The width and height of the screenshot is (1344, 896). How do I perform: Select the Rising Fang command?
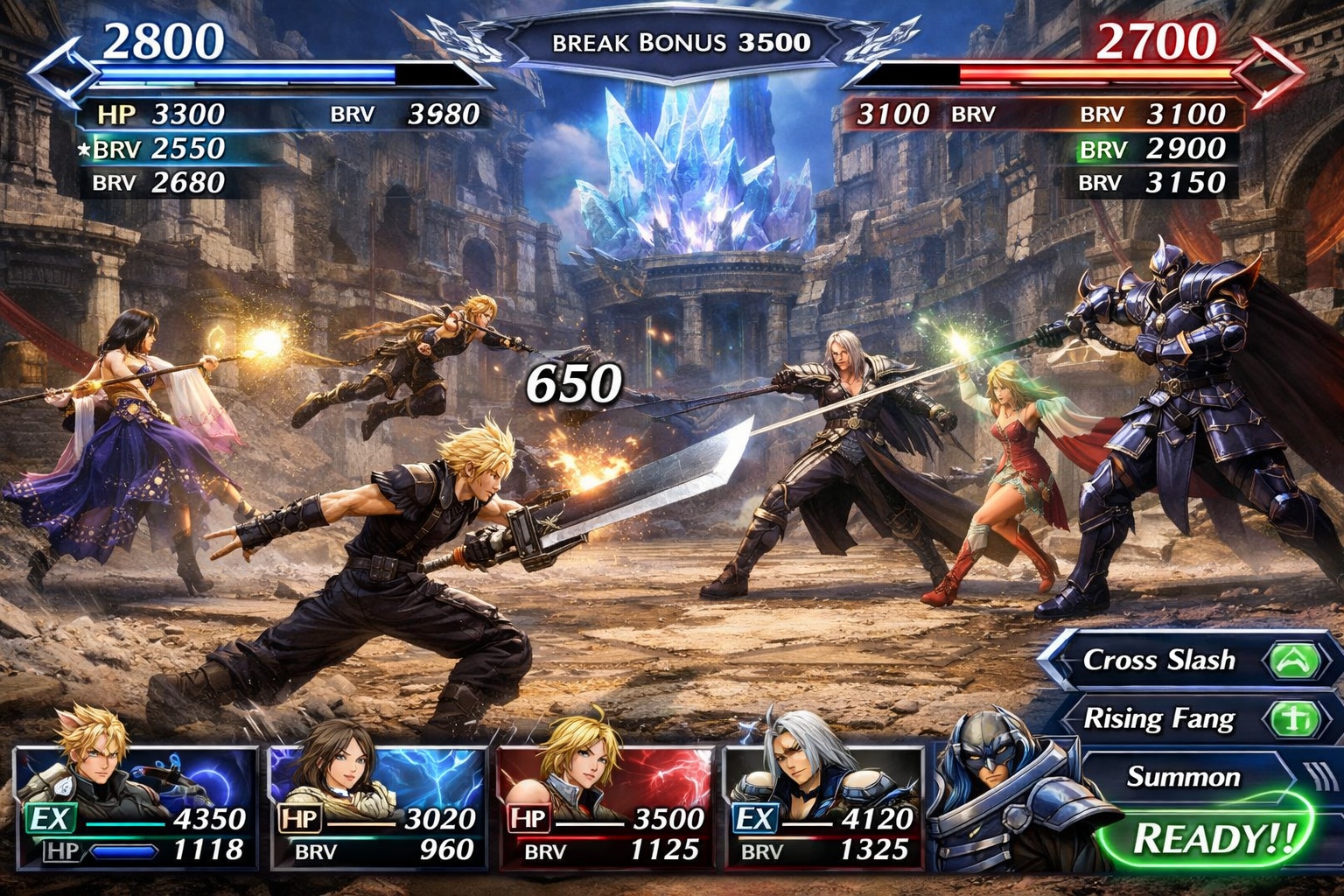pos(1159,720)
